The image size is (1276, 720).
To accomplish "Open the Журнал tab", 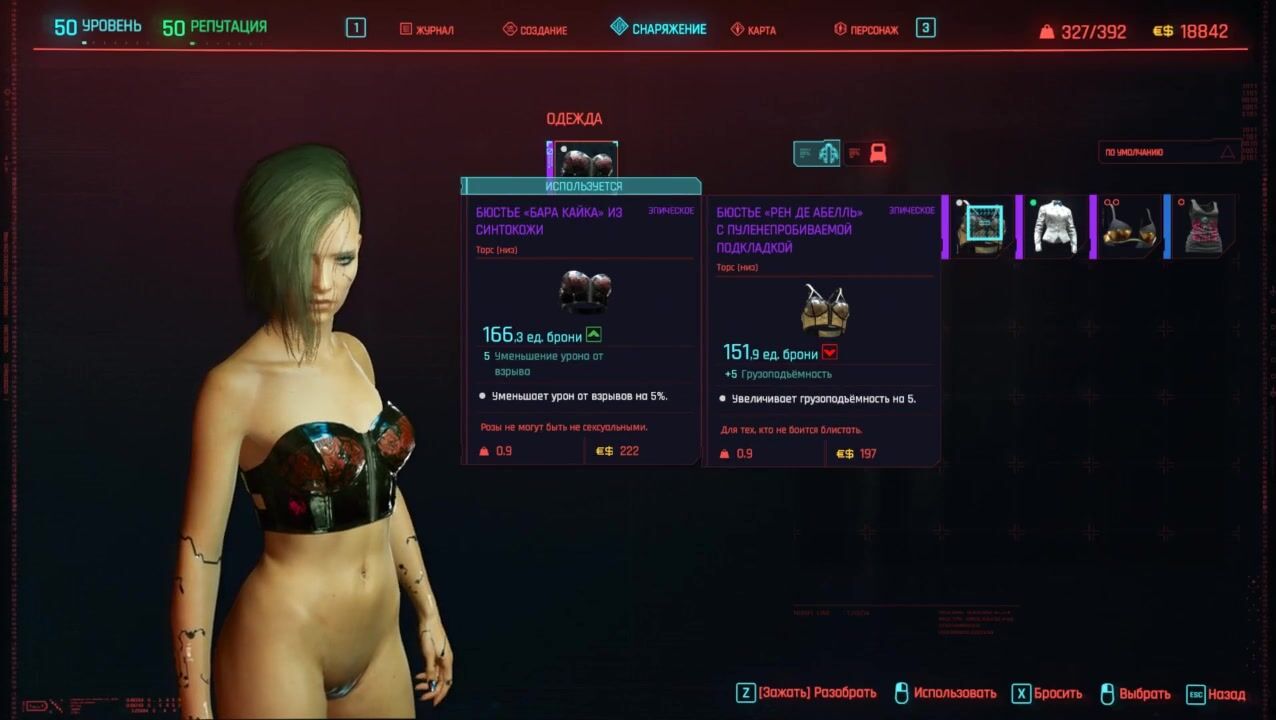I will point(427,30).
